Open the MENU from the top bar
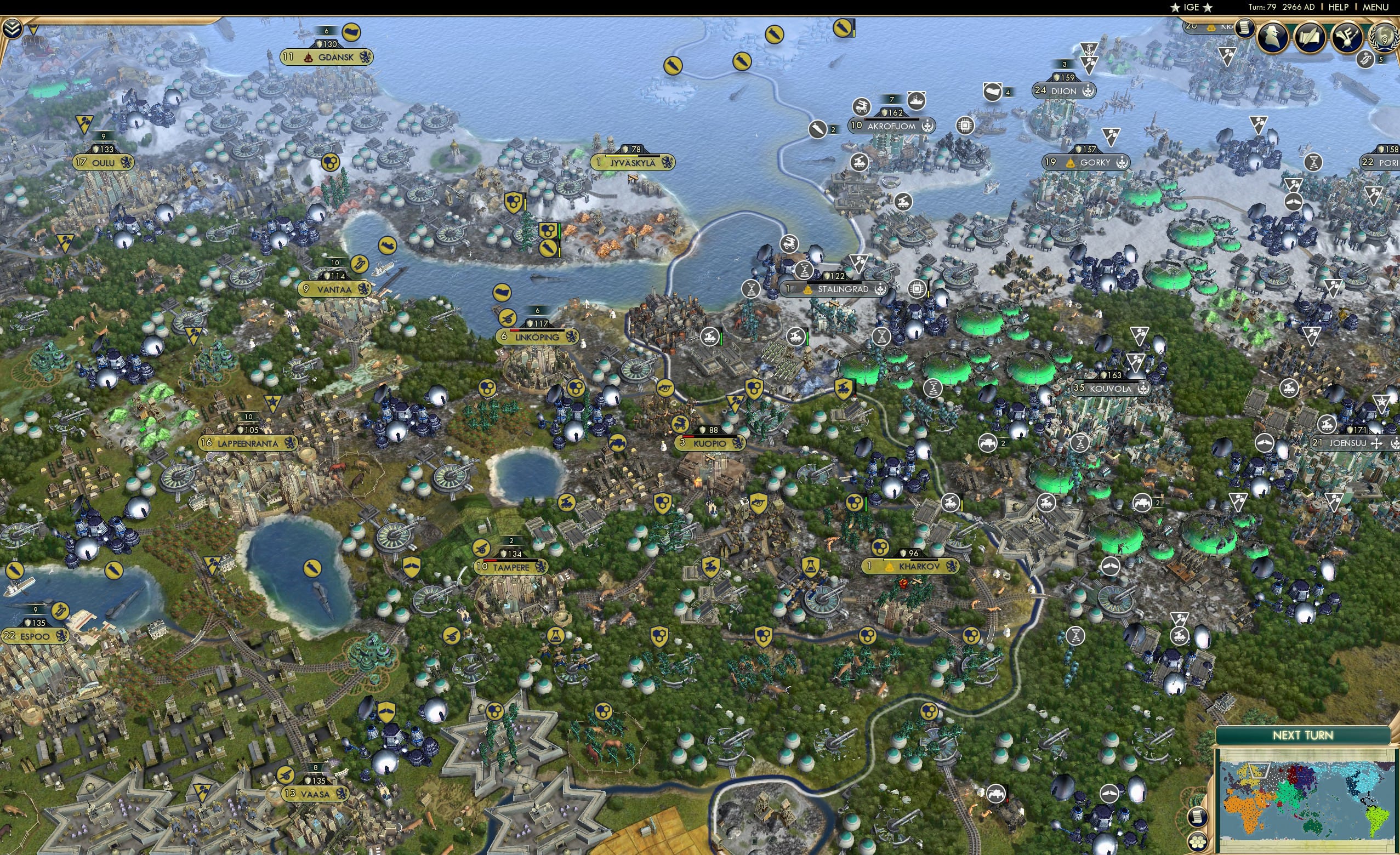Image resolution: width=1400 pixels, height=855 pixels. pyautogui.click(x=1374, y=7)
